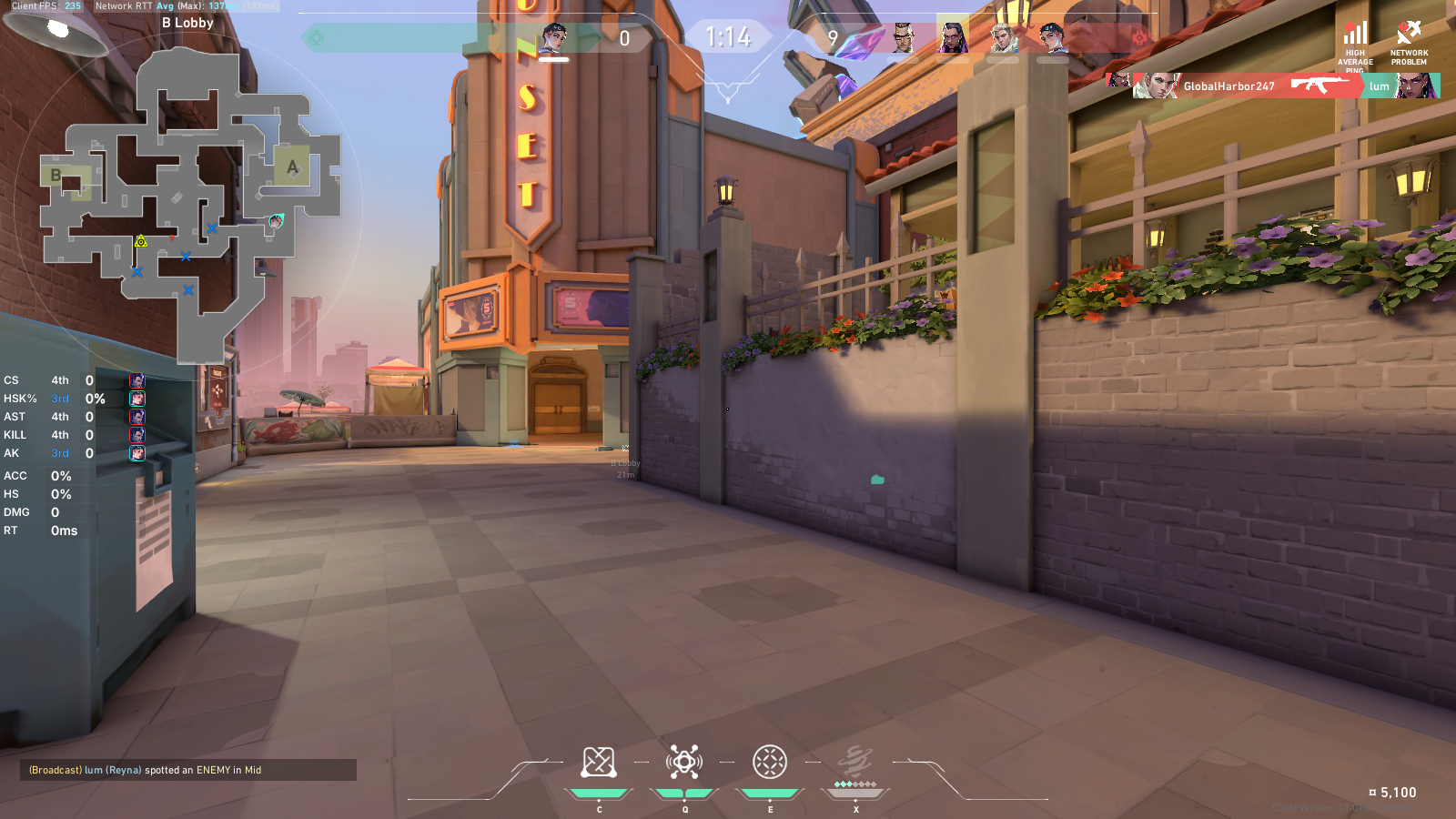The image size is (1456, 819).
Task: Activate the sonic sensor ability icon
Action: point(684,763)
